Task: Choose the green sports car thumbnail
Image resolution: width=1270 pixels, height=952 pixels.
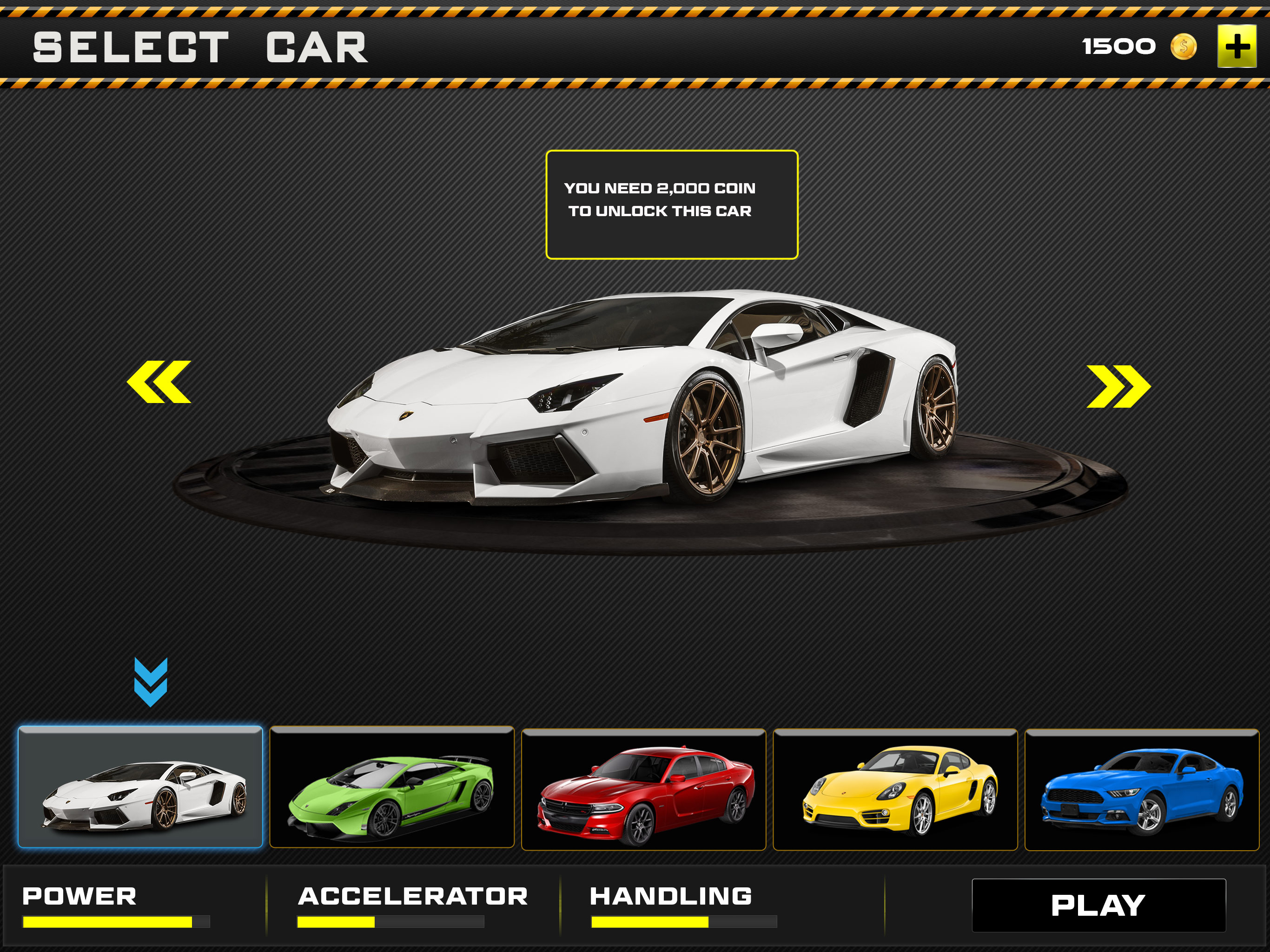Action: [x=391, y=788]
